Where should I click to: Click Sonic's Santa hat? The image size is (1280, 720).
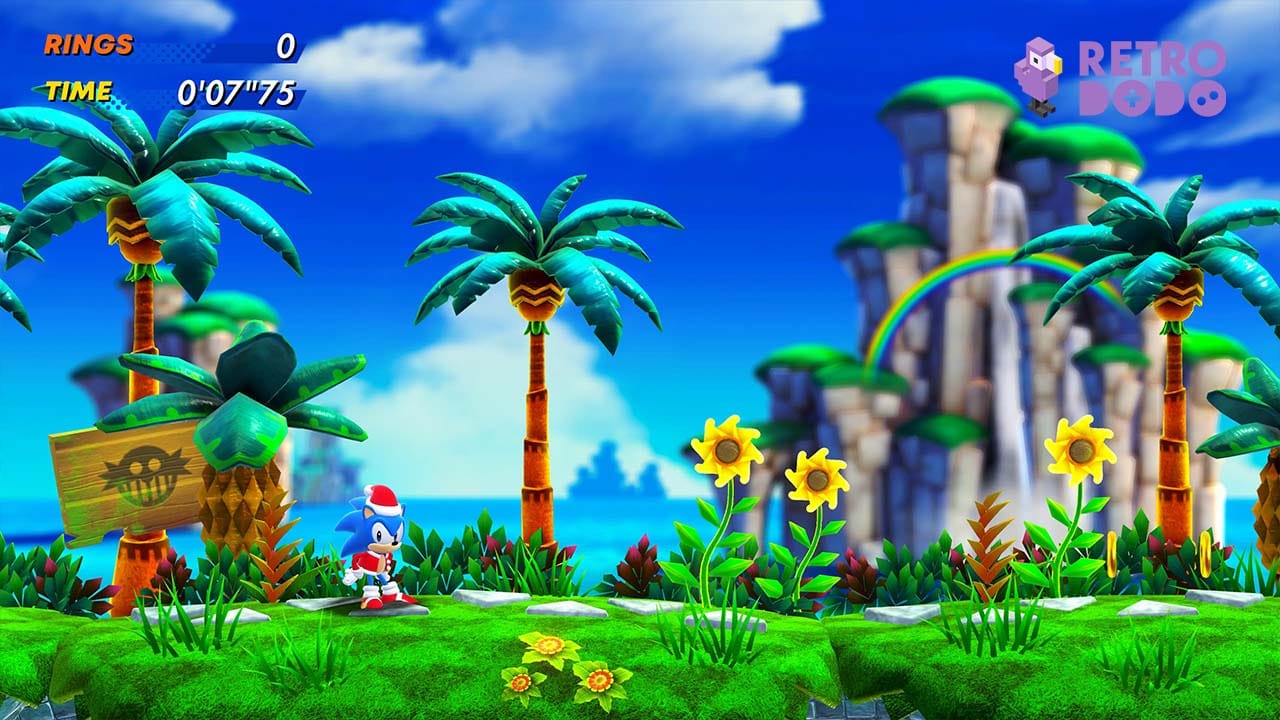coord(382,500)
